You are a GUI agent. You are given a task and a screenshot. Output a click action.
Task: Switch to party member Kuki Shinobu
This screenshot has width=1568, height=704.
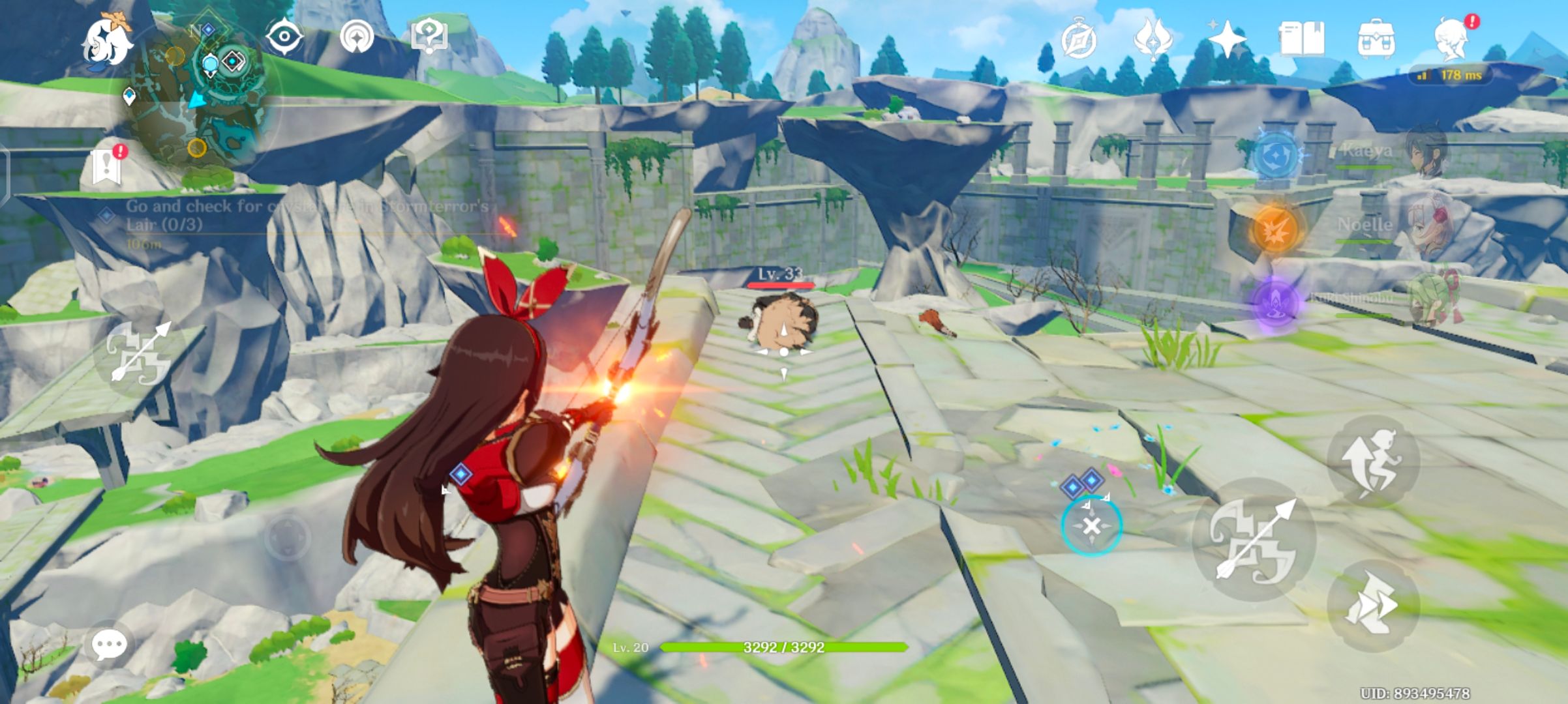pyautogui.click(x=1428, y=301)
